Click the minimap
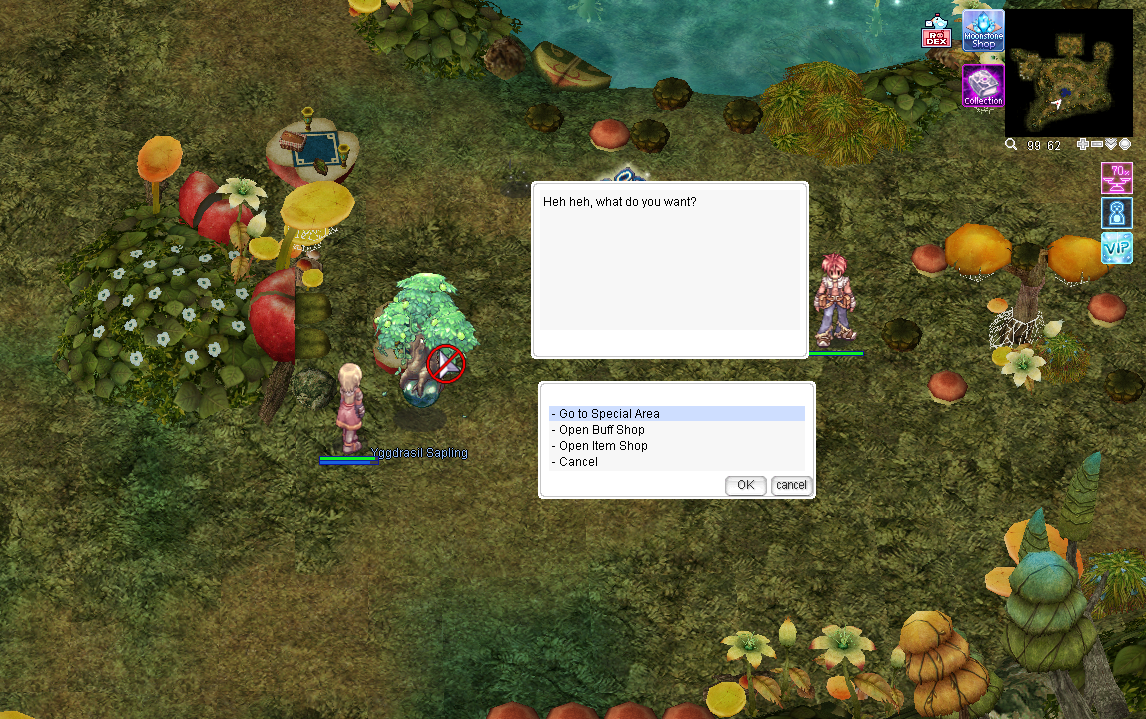The width and height of the screenshot is (1146, 719). tap(1068, 73)
